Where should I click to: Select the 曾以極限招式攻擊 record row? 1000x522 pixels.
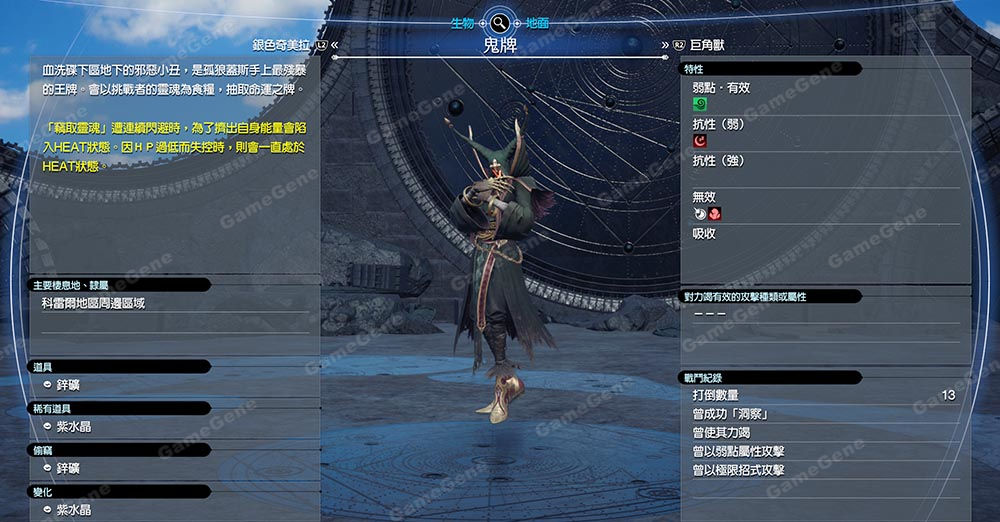point(738,470)
